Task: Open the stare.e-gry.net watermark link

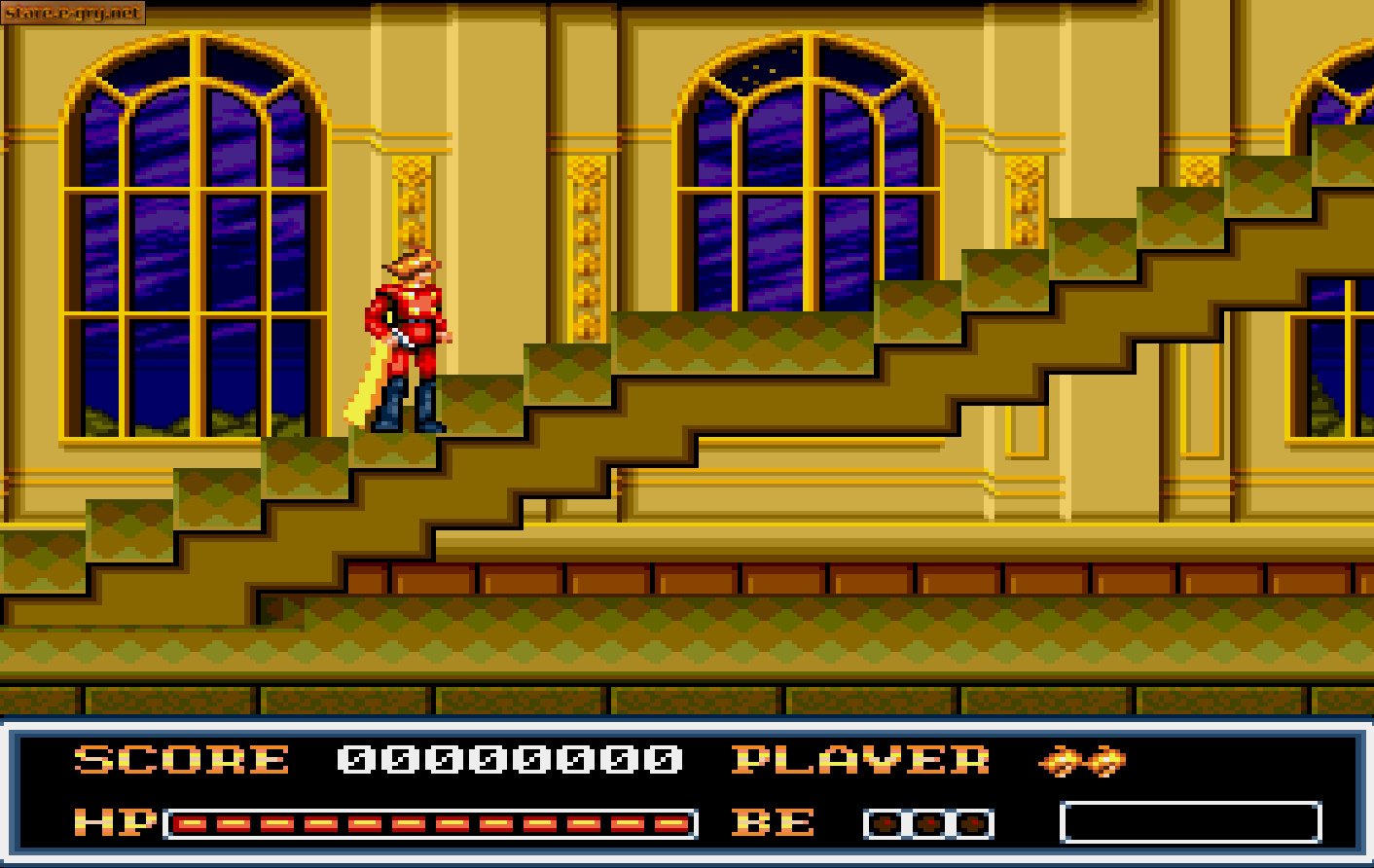Action: [73, 14]
